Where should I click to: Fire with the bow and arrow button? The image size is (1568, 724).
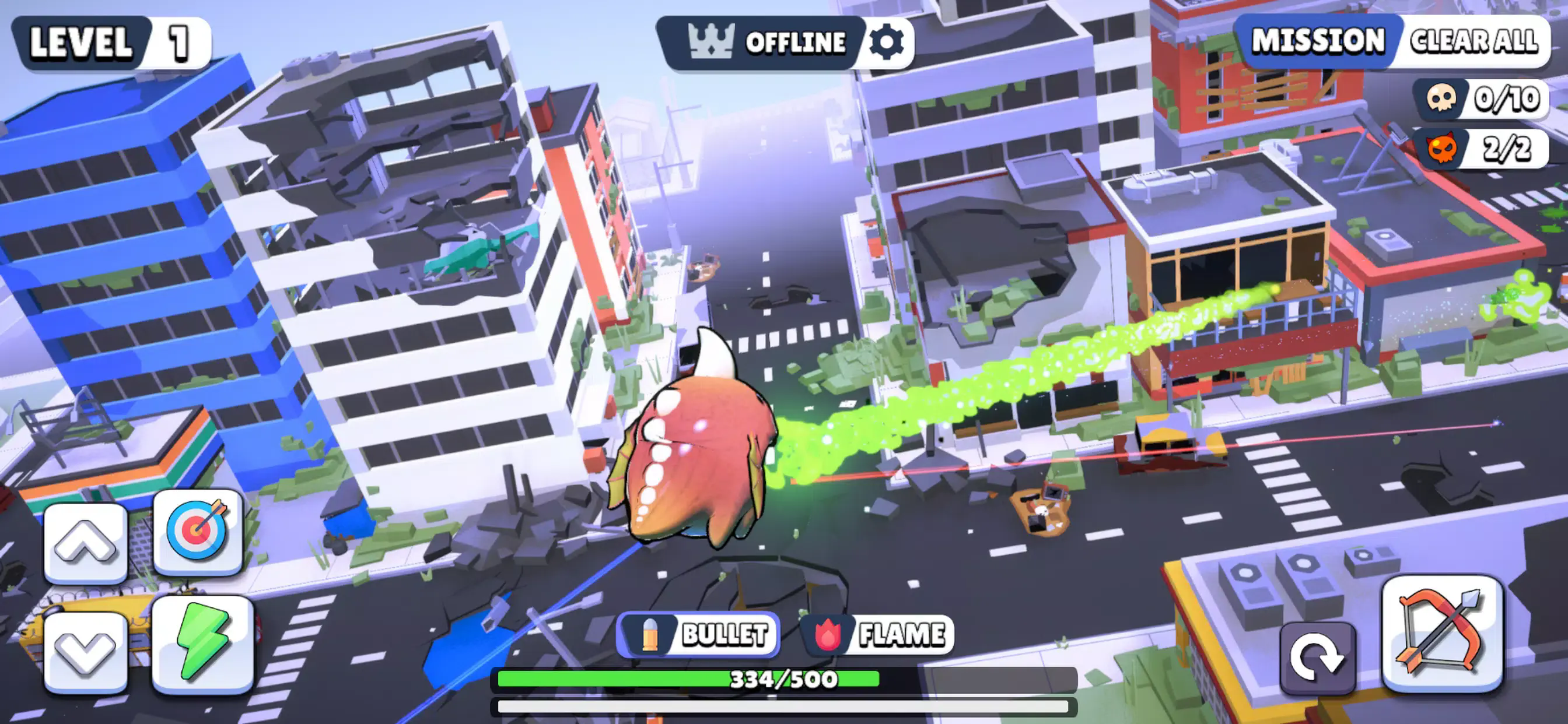pyautogui.click(x=1442, y=633)
